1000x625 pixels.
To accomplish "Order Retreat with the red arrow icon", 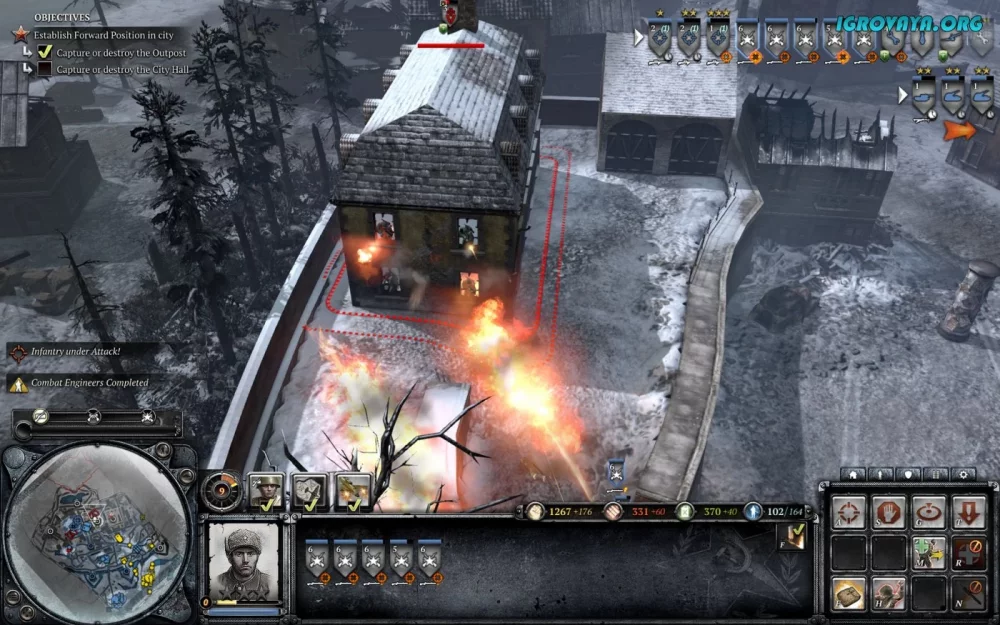I will 968,512.
